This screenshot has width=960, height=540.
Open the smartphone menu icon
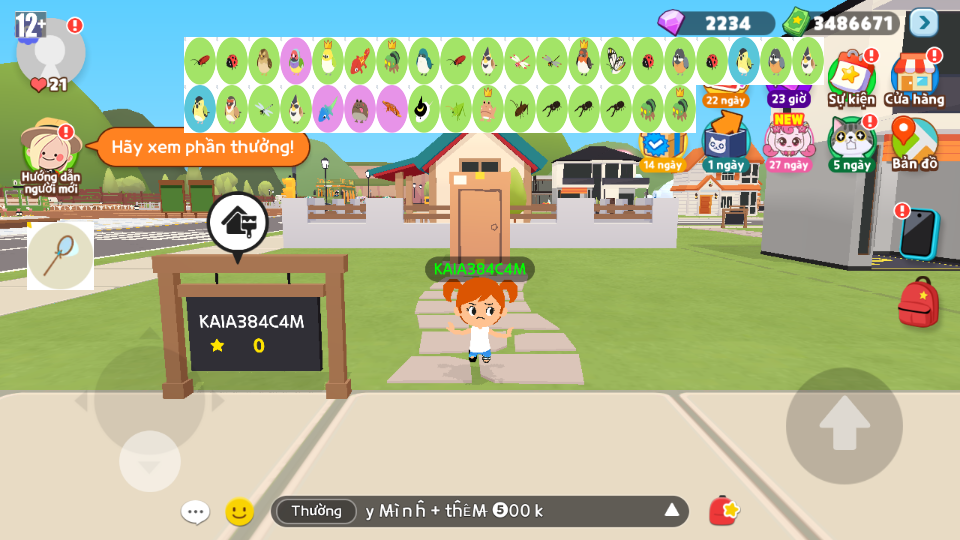(917, 233)
